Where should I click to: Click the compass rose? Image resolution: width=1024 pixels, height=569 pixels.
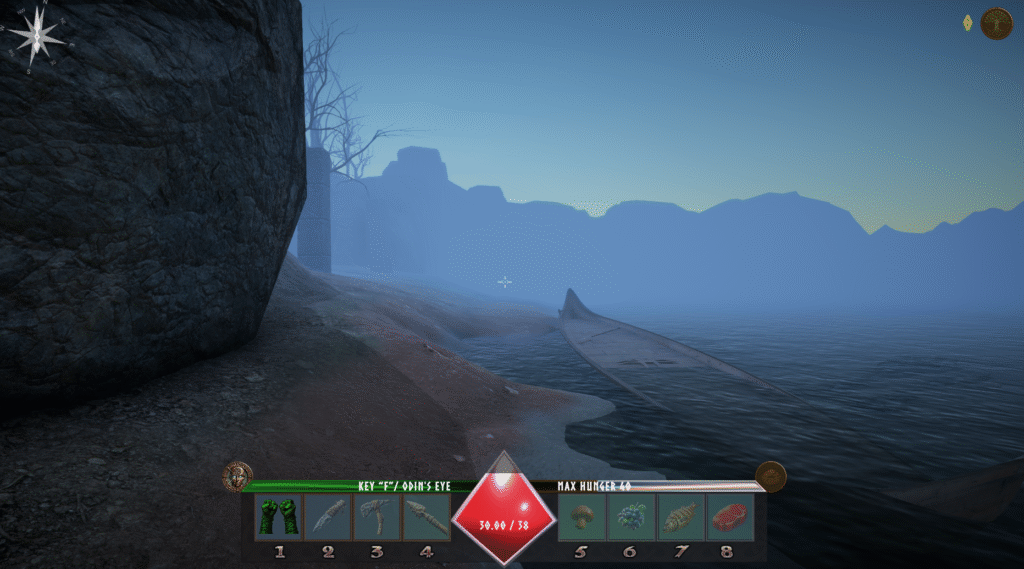tap(37, 38)
